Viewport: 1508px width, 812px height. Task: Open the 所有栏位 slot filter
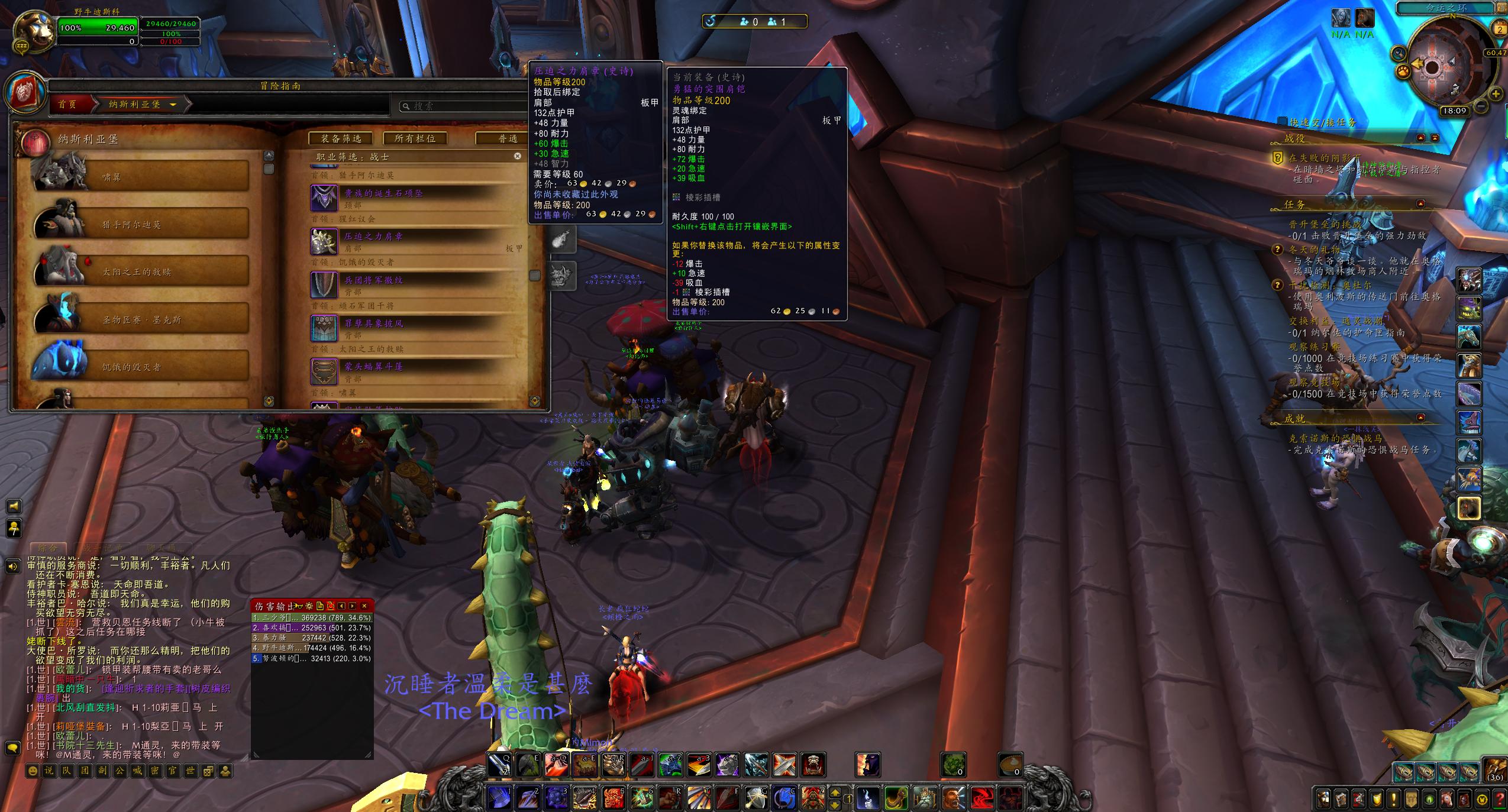pyautogui.click(x=415, y=138)
